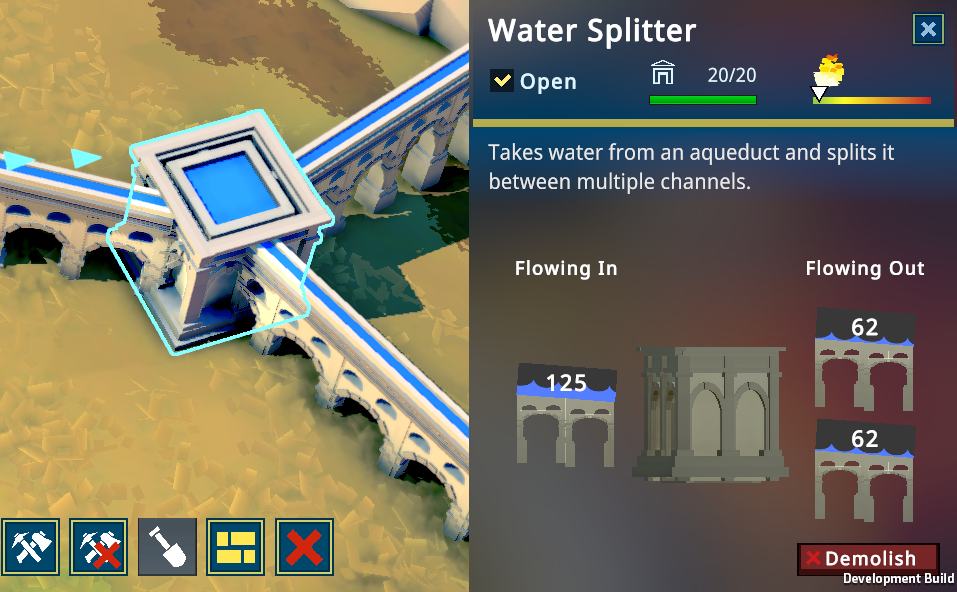
Task: Click the red X toolbar button
Action: point(304,547)
